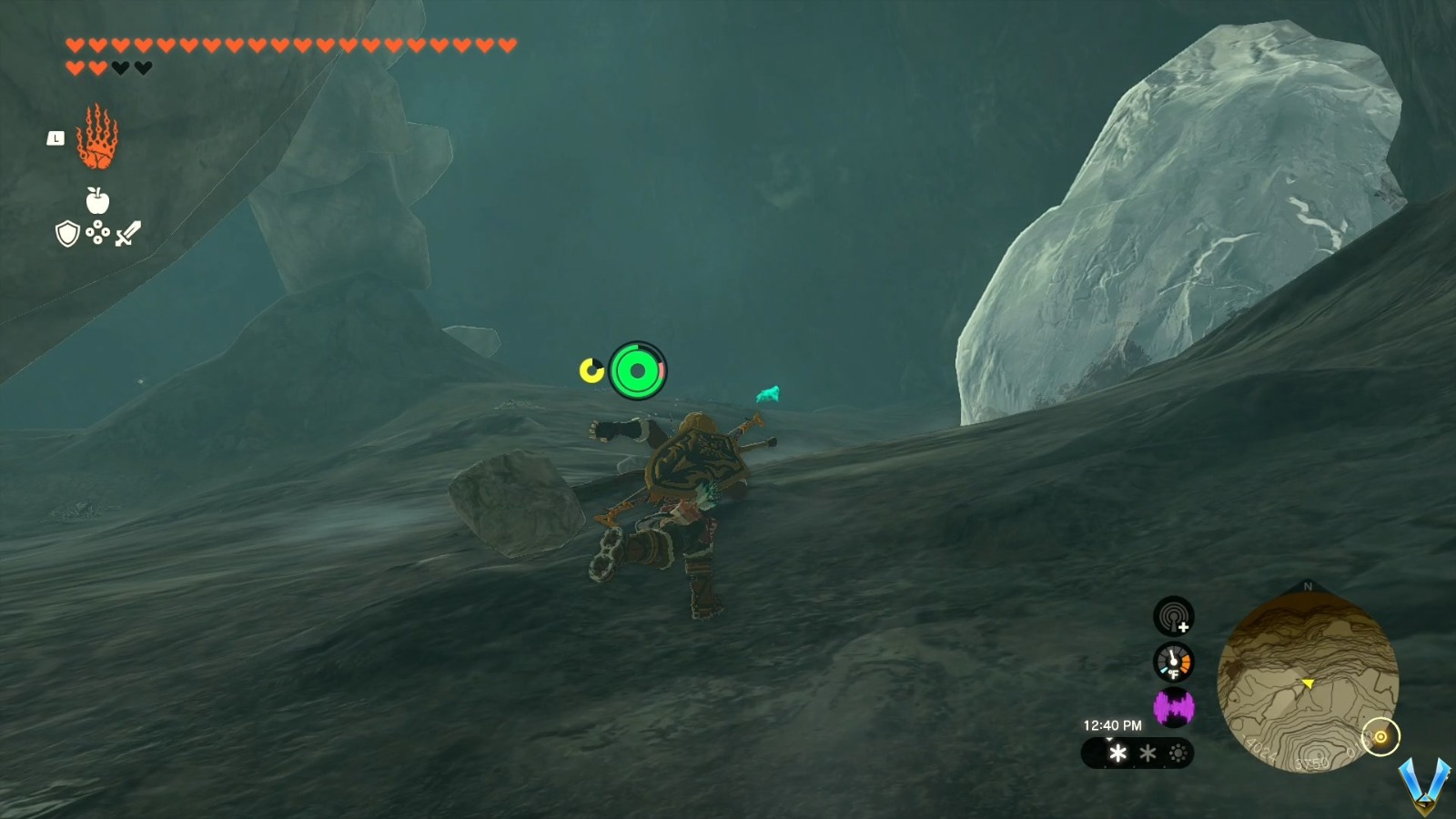Expand the weather bar via the small arrow

(1109, 739)
